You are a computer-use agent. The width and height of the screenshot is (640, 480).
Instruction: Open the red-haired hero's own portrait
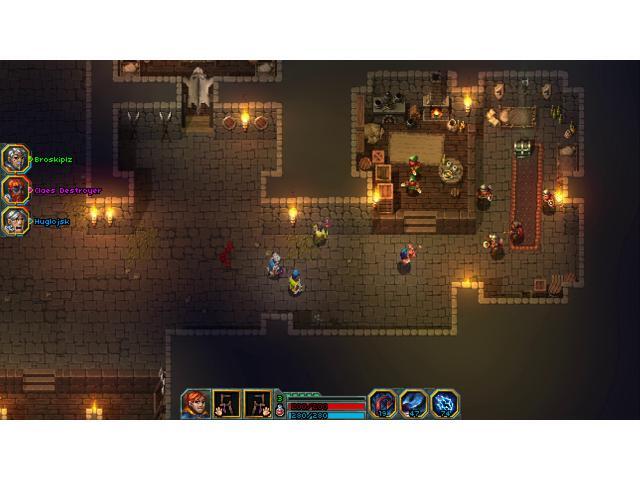click(x=196, y=403)
